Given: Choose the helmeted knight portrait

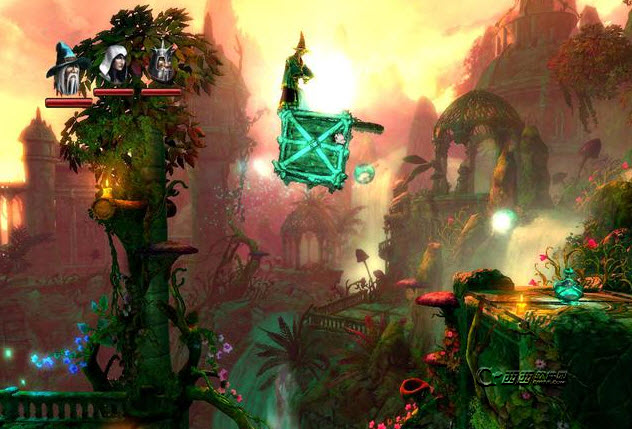Looking at the screenshot, I should click(x=160, y=62).
